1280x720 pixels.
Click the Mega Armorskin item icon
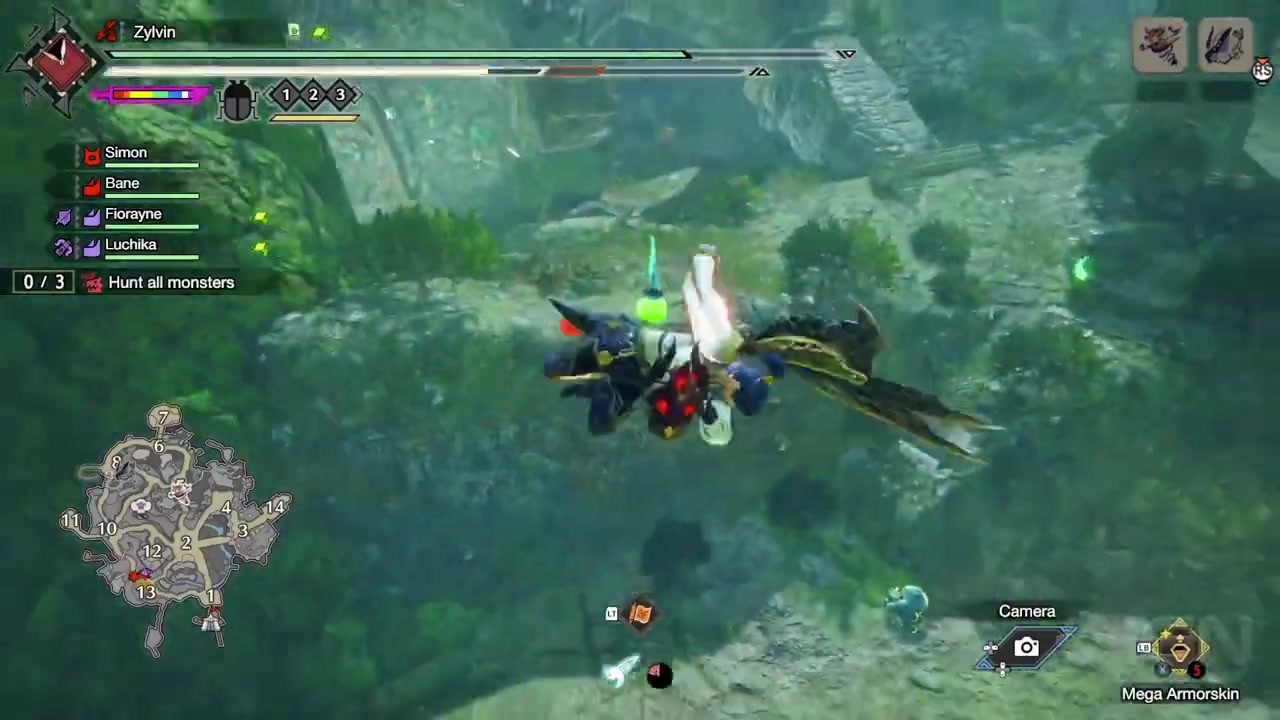pyautogui.click(x=1180, y=650)
